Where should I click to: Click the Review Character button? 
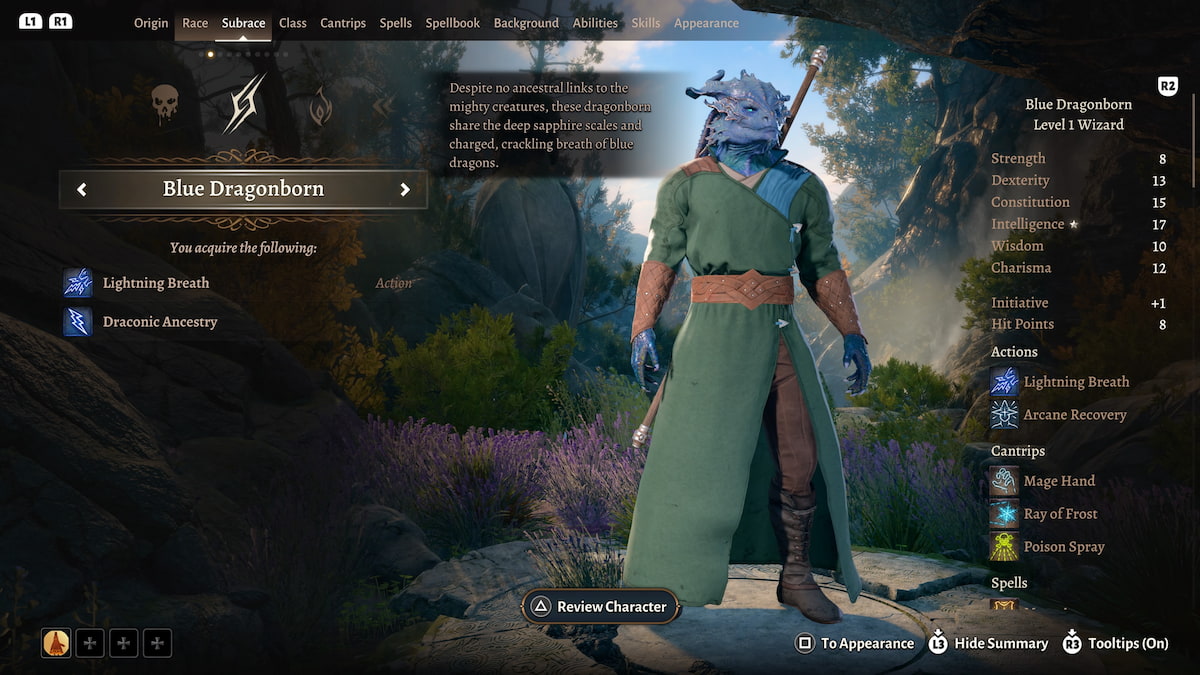[x=601, y=607]
